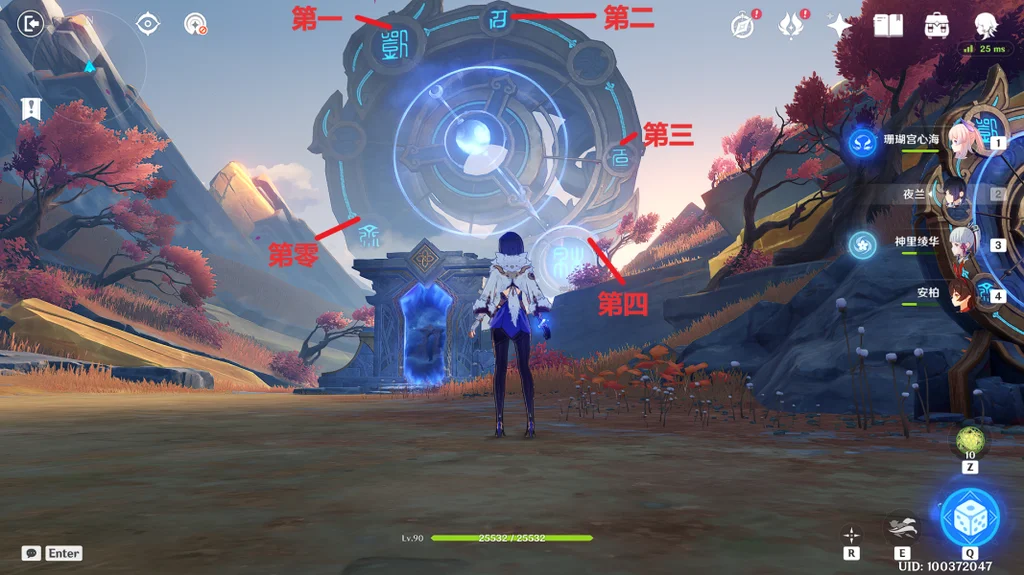
Task: Open the Paimon menu head icon
Action: tap(986, 25)
